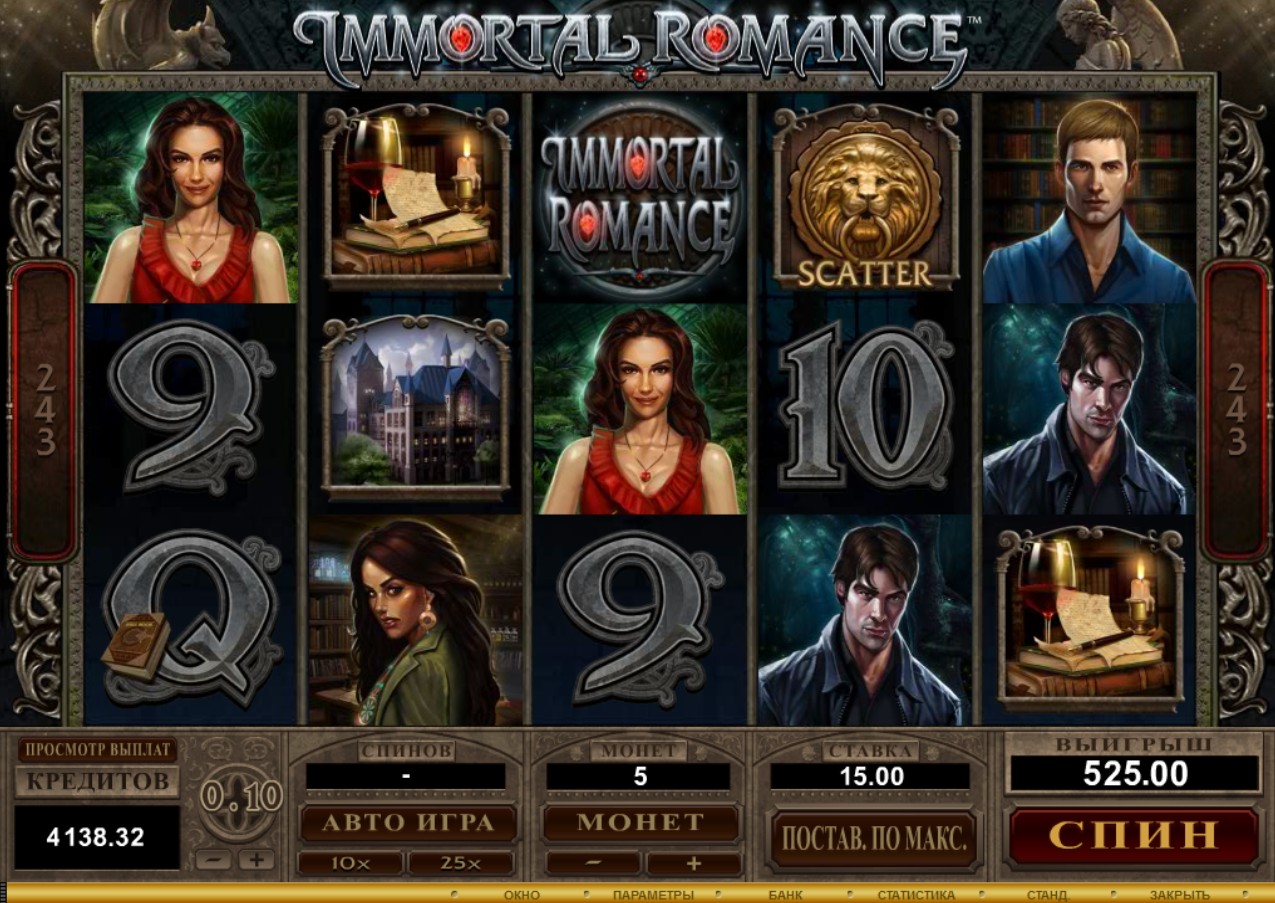
Task: Switch to СТАНД. standard mode
Action: (x=1048, y=895)
